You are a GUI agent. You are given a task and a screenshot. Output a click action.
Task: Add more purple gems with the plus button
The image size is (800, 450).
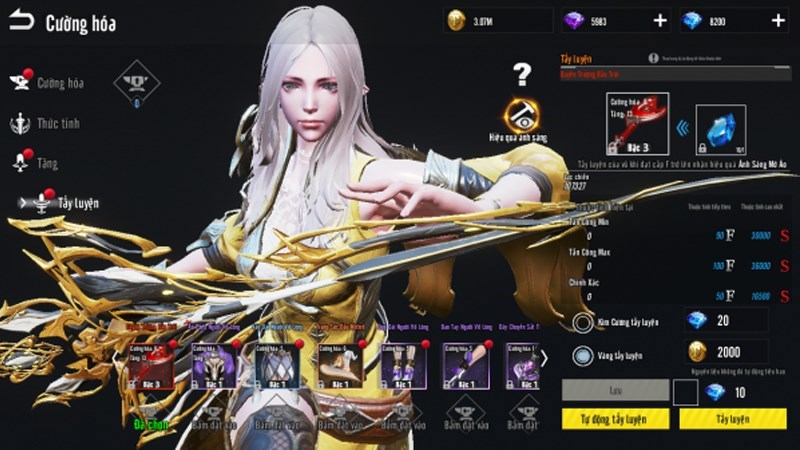click(659, 20)
